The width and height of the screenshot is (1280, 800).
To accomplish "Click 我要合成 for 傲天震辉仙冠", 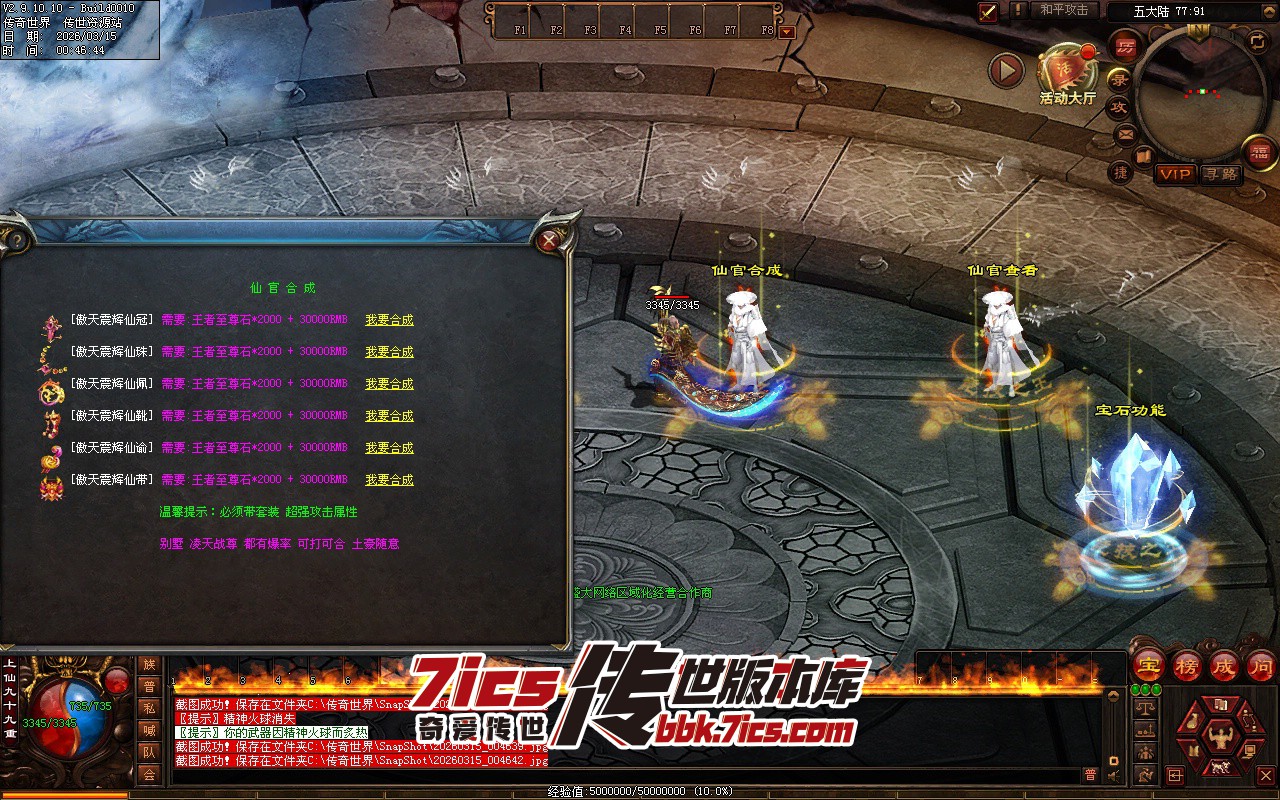I will point(389,320).
